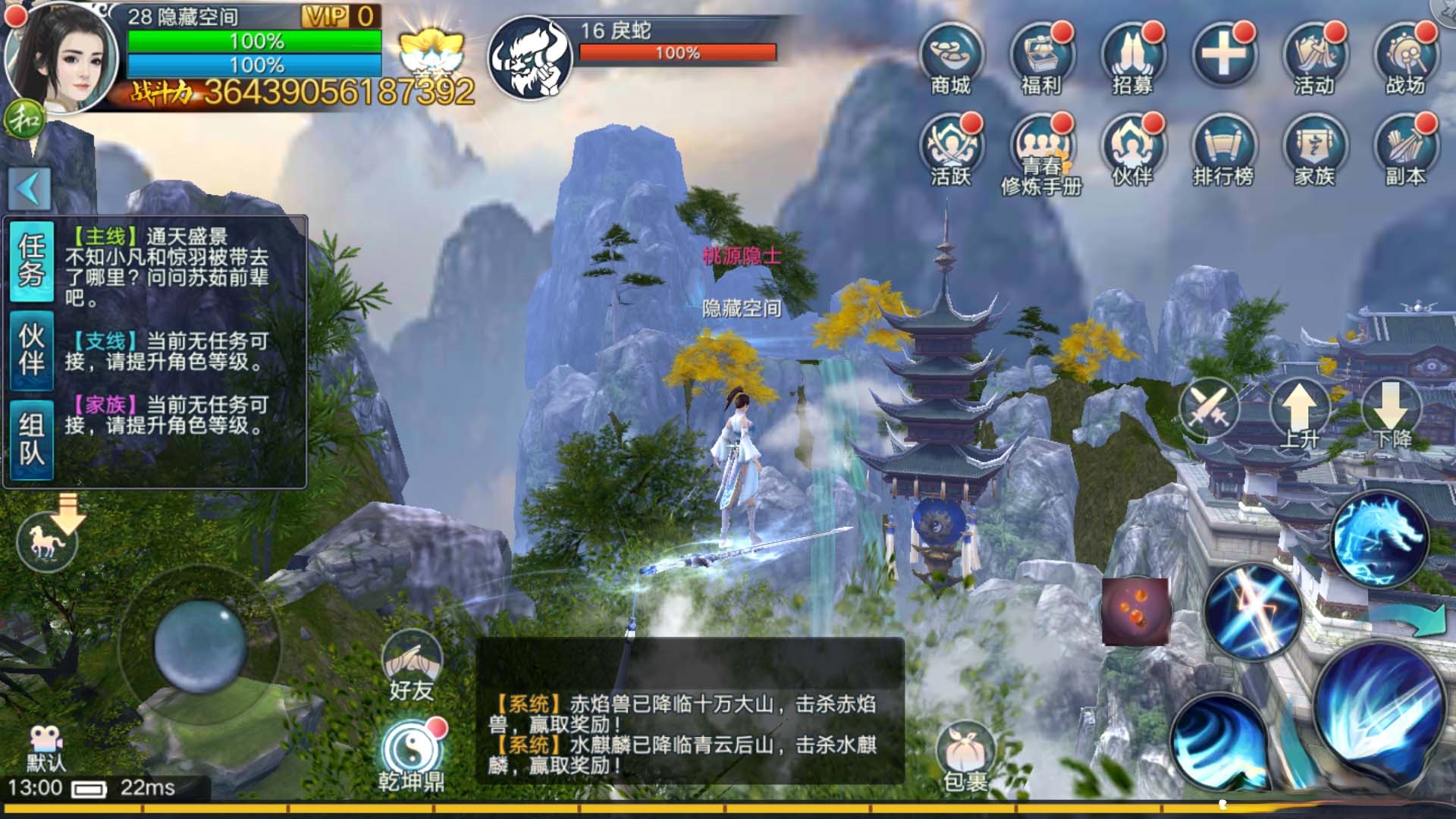Open the 青春修炼手册 cultivation manual
The width and height of the screenshot is (1456, 819).
pyautogui.click(x=1045, y=144)
